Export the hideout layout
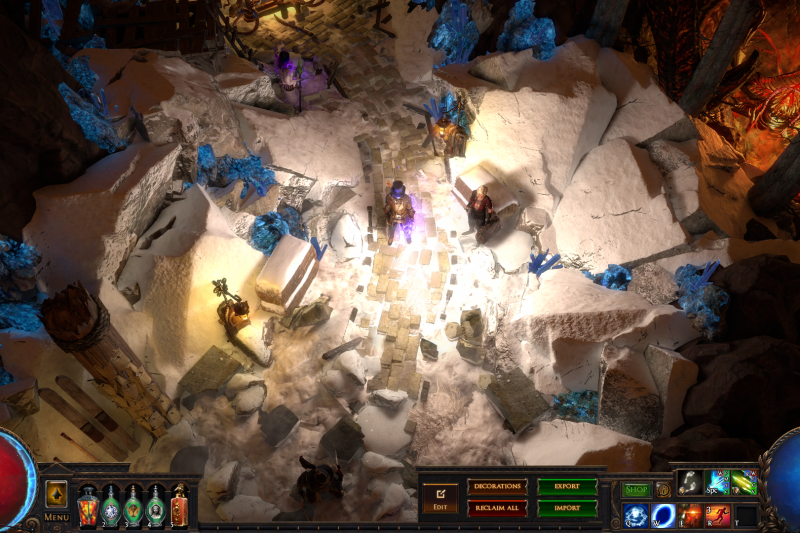 click(x=567, y=487)
